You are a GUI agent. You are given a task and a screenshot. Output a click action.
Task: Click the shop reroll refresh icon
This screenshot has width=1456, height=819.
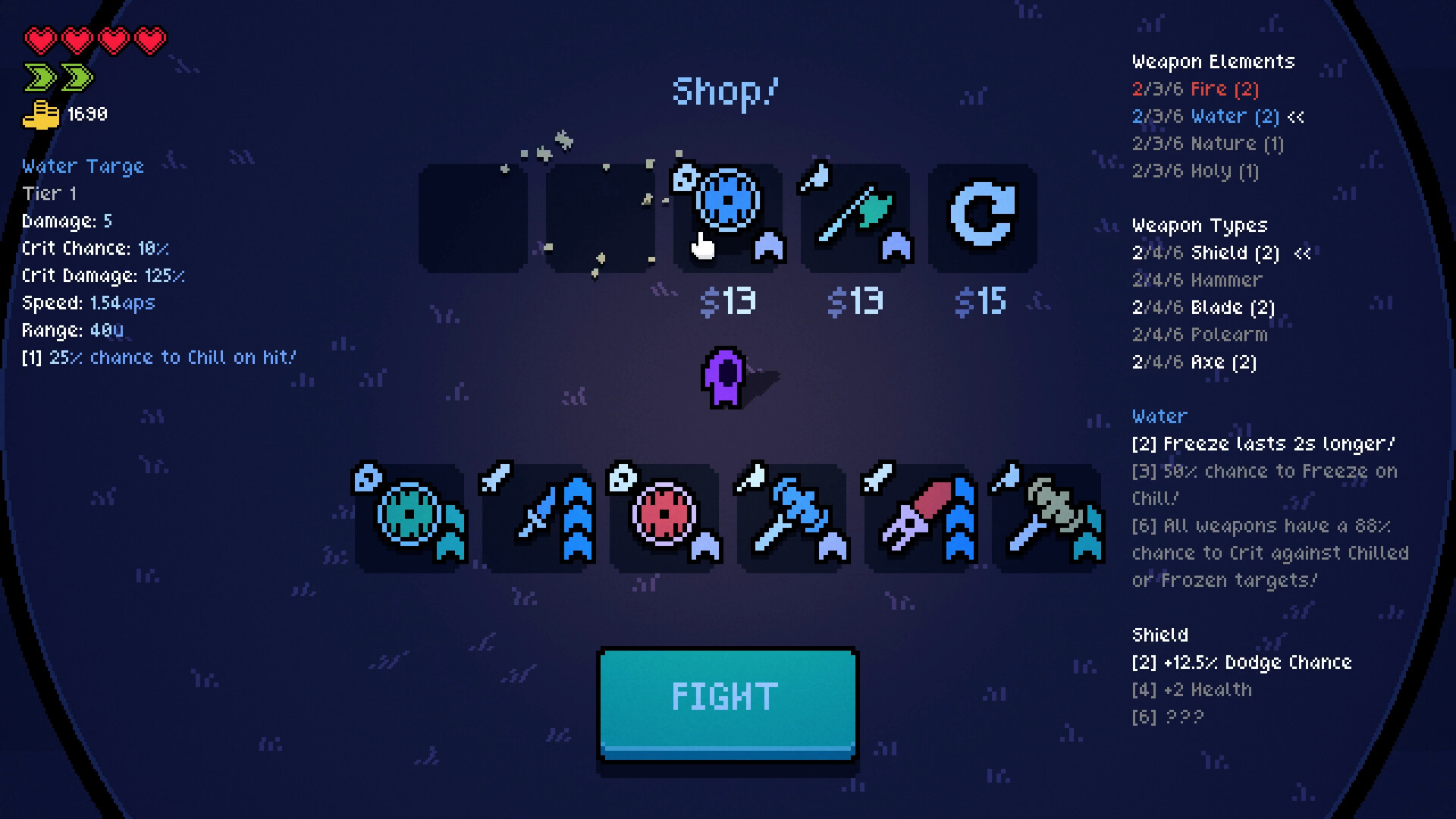[982, 216]
